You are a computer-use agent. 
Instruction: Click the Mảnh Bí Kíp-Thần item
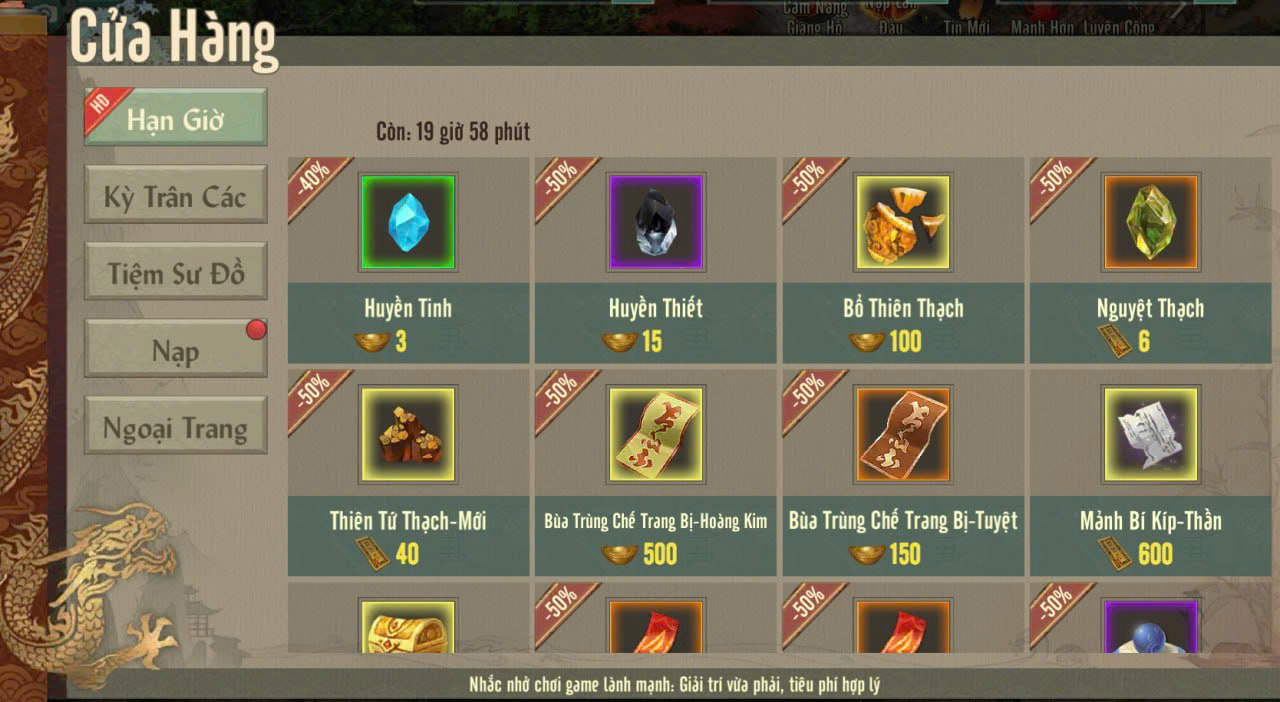click(x=1150, y=434)
